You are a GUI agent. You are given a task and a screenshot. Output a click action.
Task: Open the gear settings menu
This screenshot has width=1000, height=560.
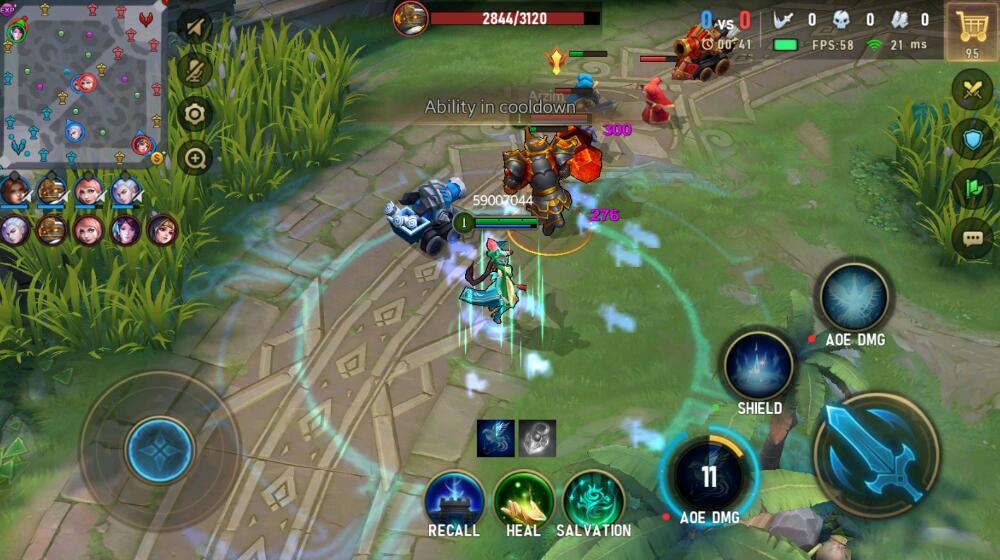[x=195, y=113]
